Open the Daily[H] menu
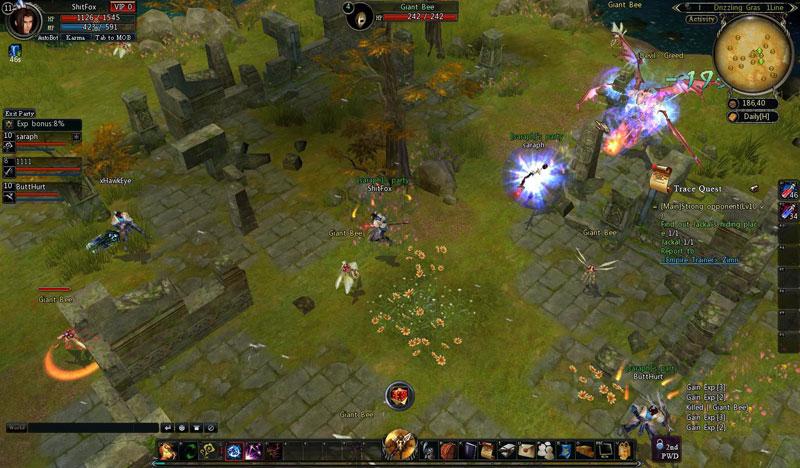 point(753,117)
